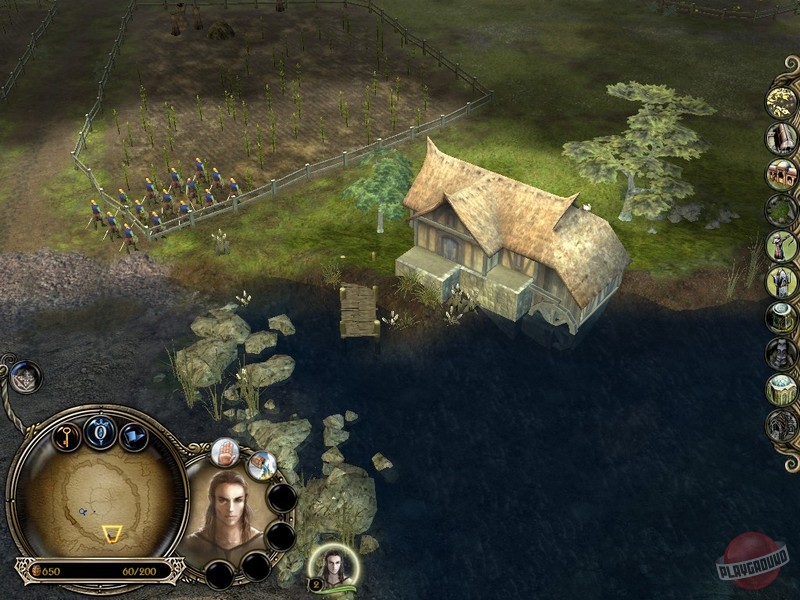Select the level 2 elf hero icon
Image resolution: width=800 pixels, height=600 pixels.
[x=329, y=566]
